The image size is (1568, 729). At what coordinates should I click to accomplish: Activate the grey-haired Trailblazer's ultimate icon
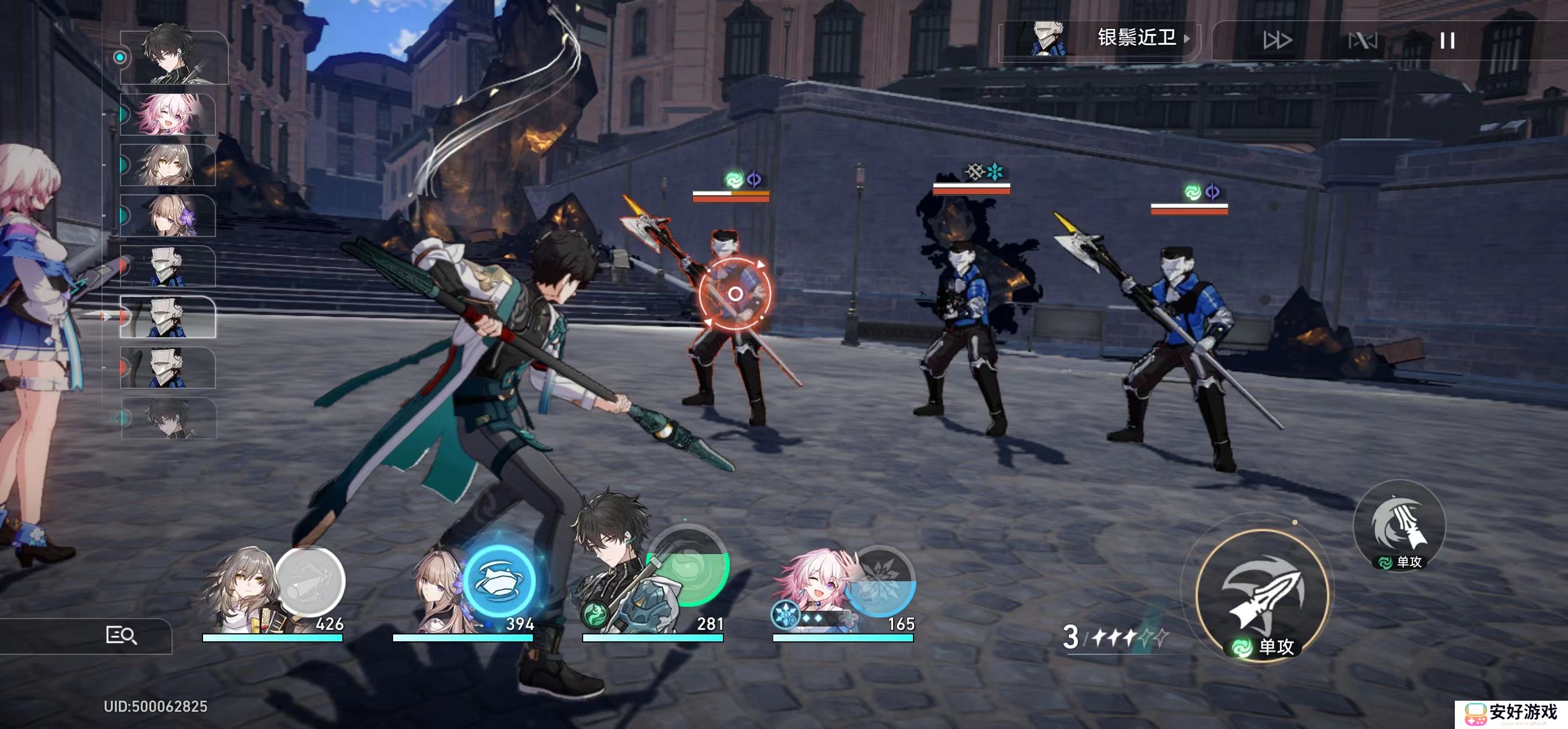tap(311, 581)
